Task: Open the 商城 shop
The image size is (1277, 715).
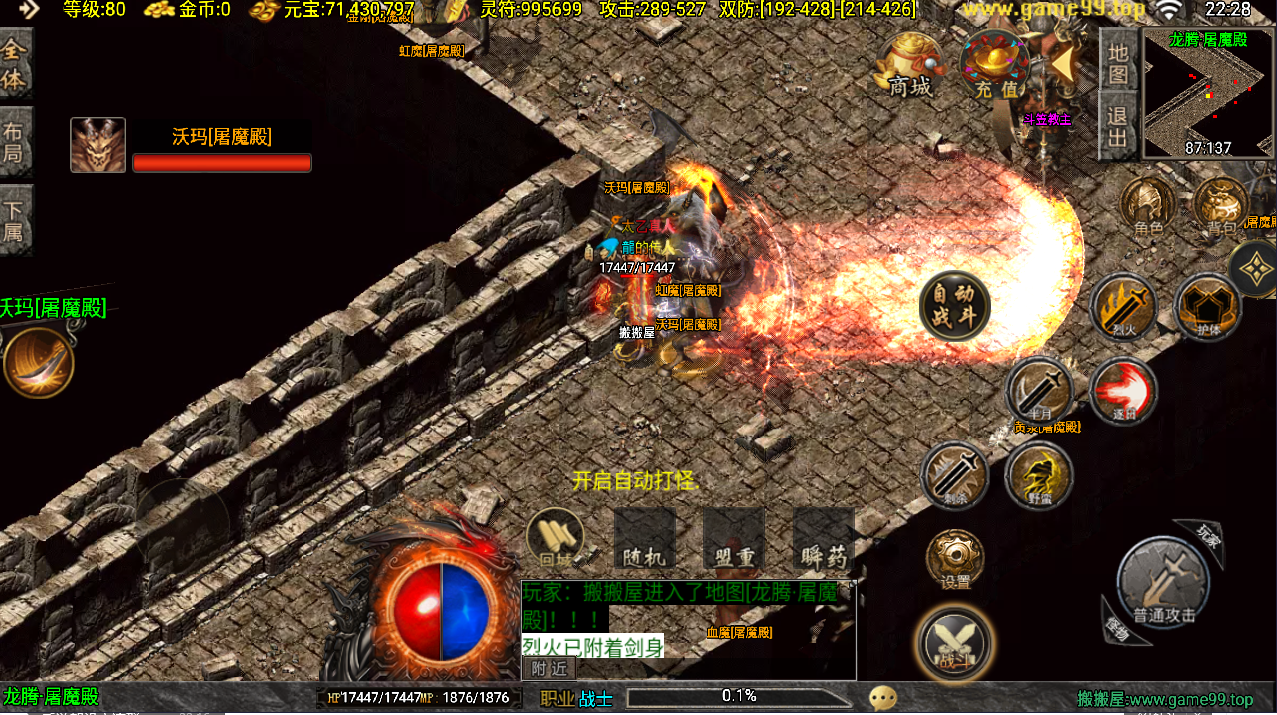Action: point(909,66)
